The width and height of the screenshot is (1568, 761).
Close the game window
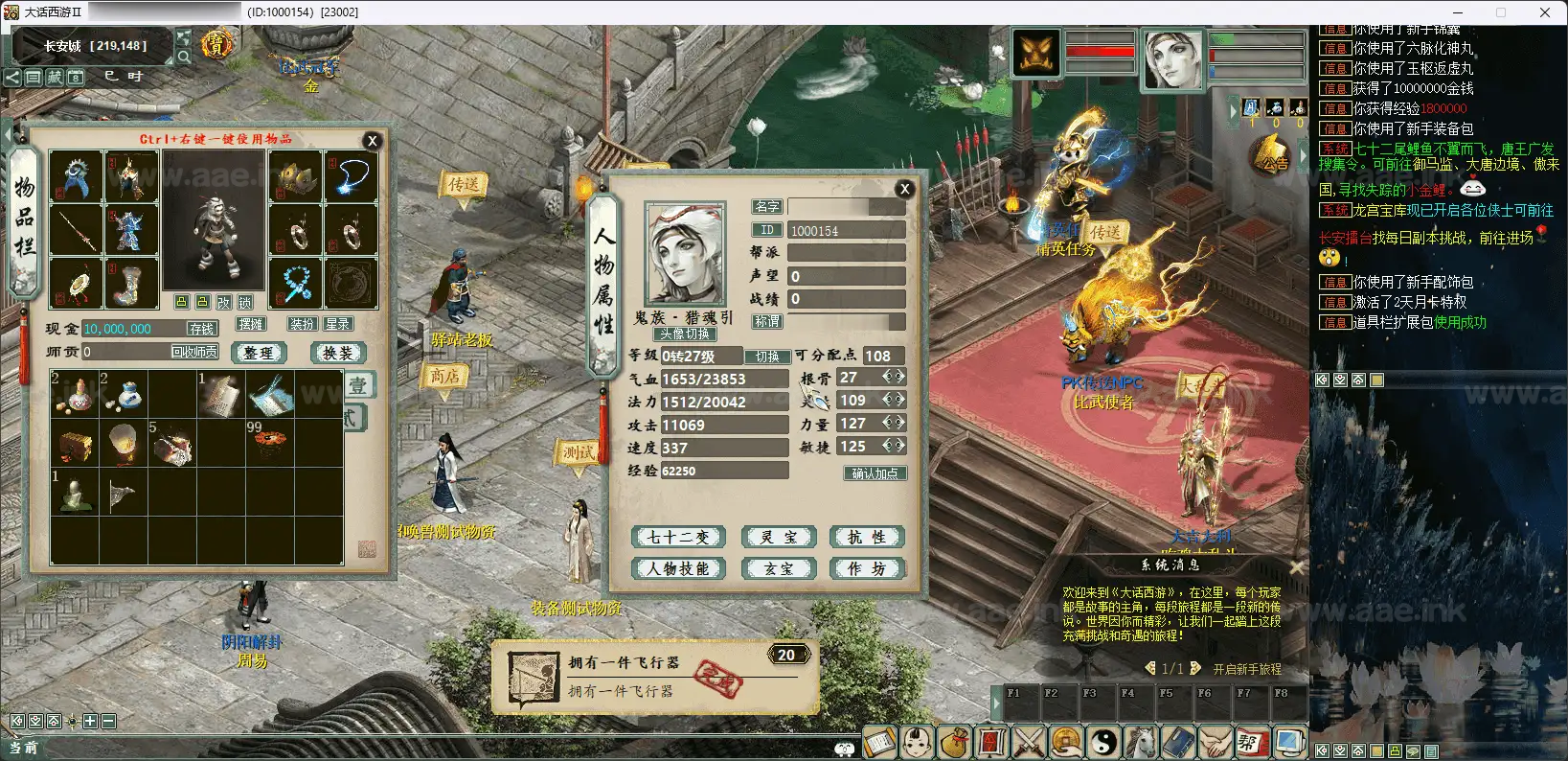pyautogui.click(x=1544, y=12)
